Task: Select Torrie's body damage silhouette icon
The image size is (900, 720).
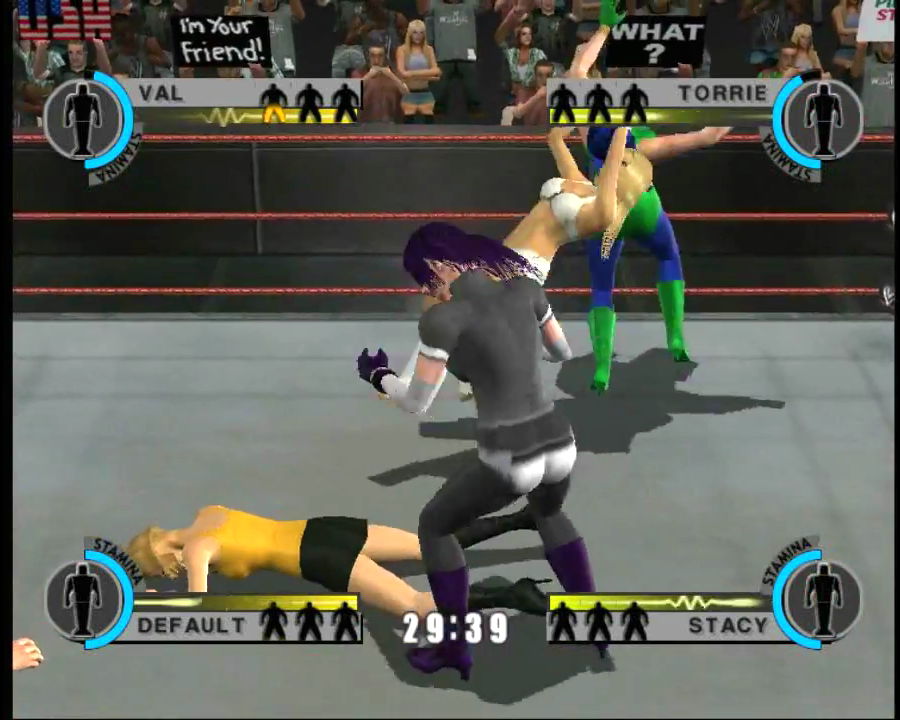Action: [x=822, y=118]
